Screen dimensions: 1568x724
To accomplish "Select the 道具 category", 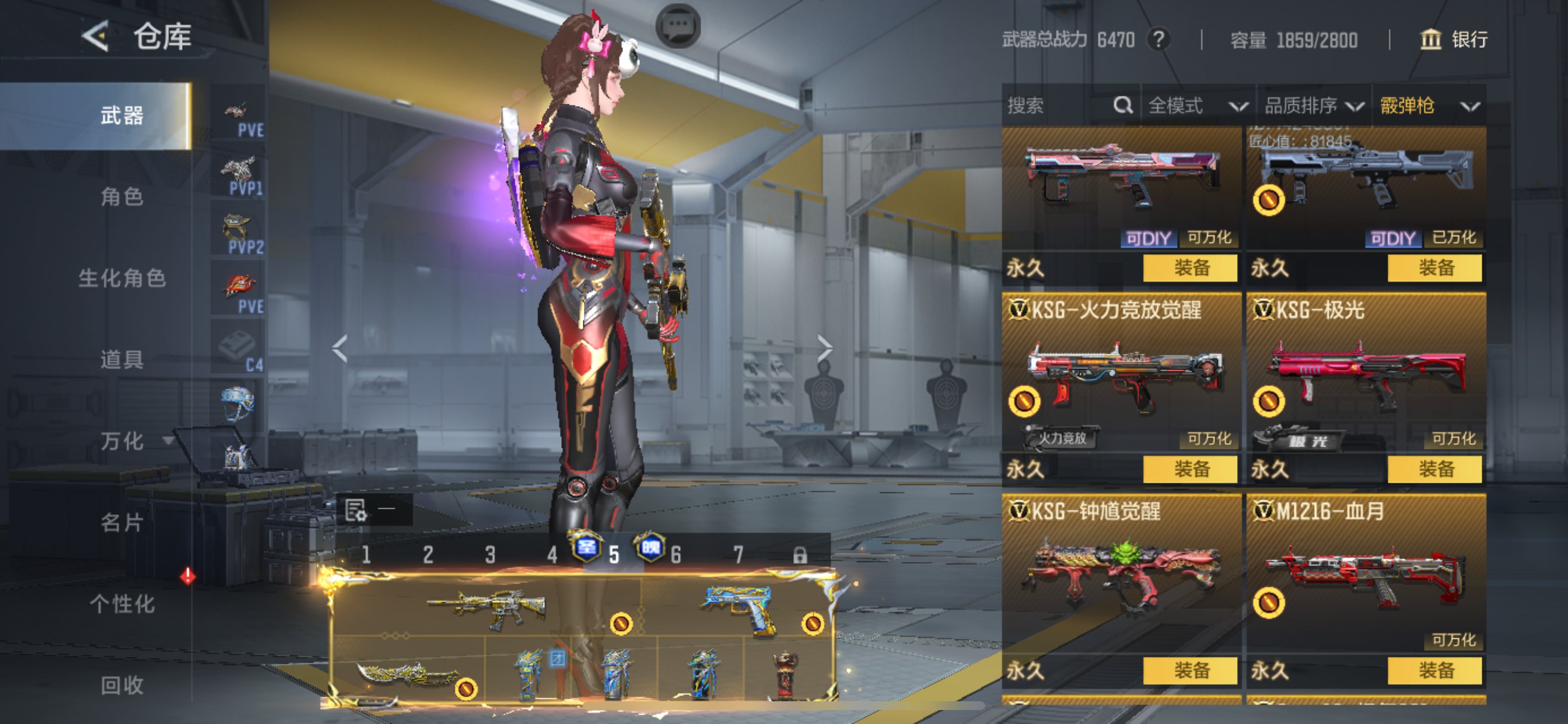I will (x=122, y=360).
